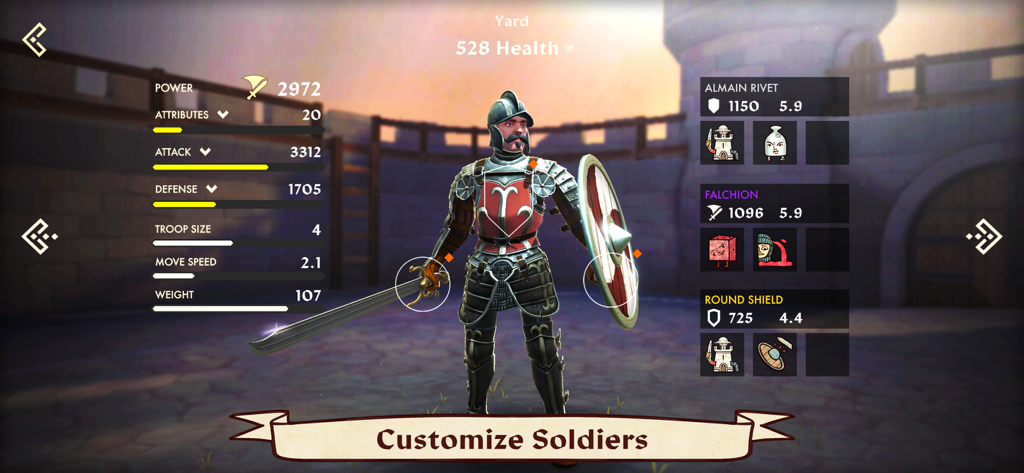The image size is (1024, 473).
Task: Switch to the previous soldier
Action: [x=39, y=237]
